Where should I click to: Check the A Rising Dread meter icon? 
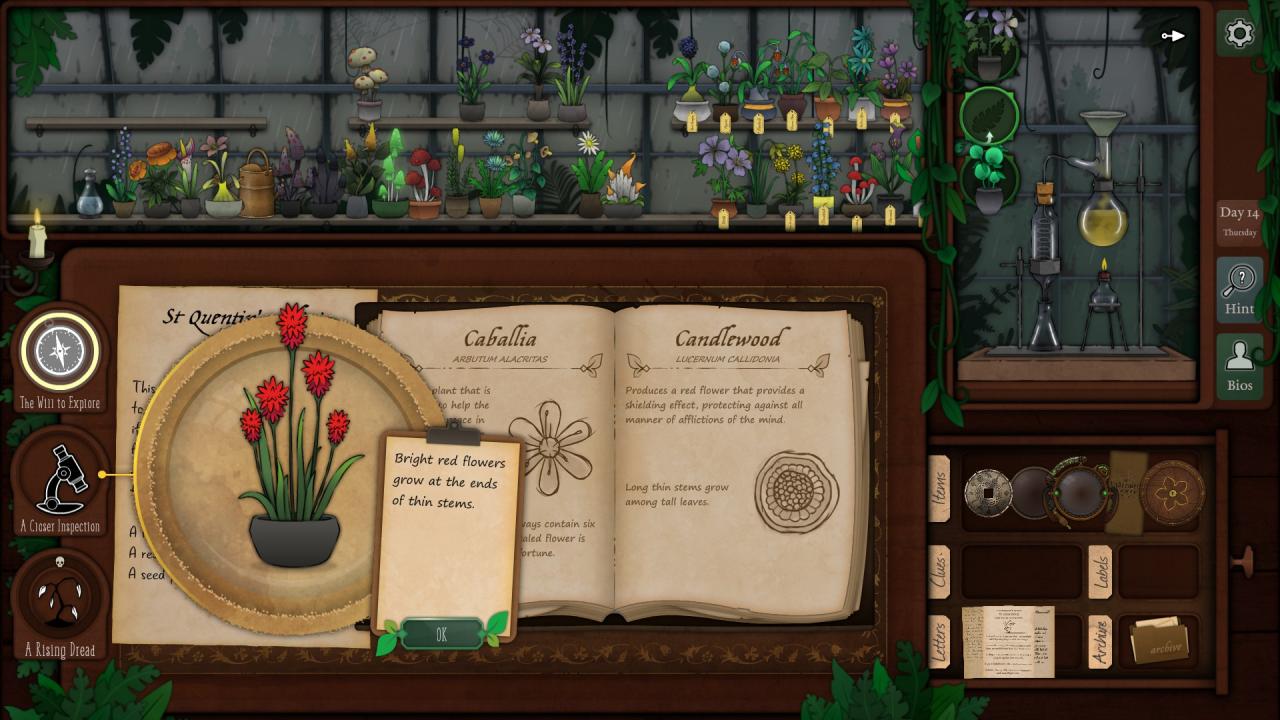point(60,597)
